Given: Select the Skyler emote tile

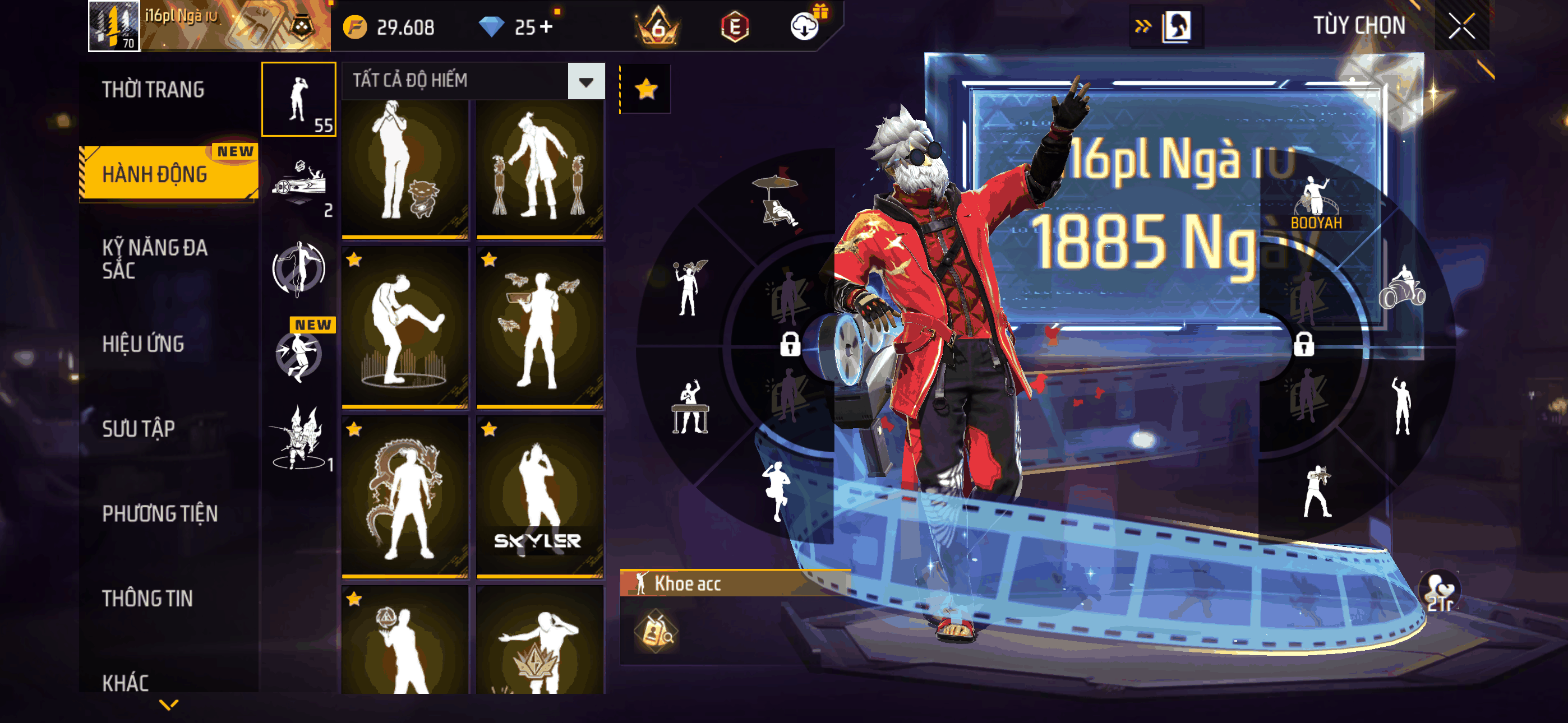Looking at the screenshot, I should 539,496.
